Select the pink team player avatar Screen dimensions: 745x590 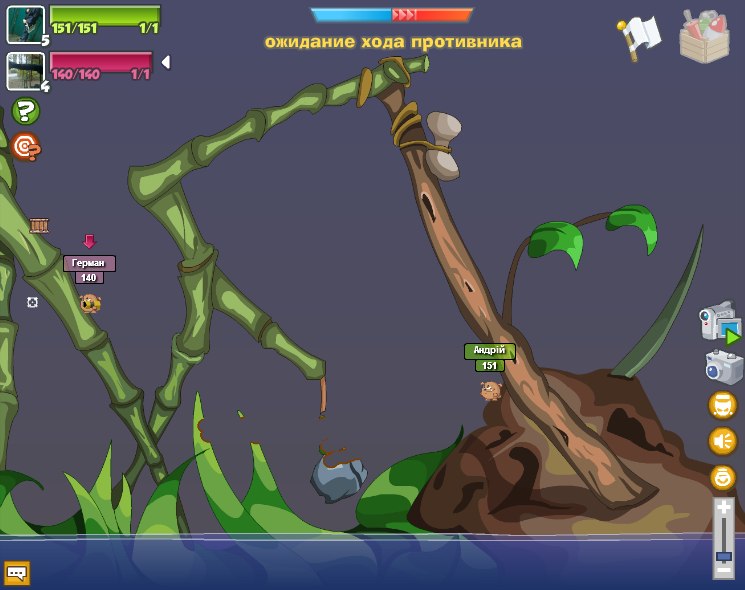click(24, 71)
